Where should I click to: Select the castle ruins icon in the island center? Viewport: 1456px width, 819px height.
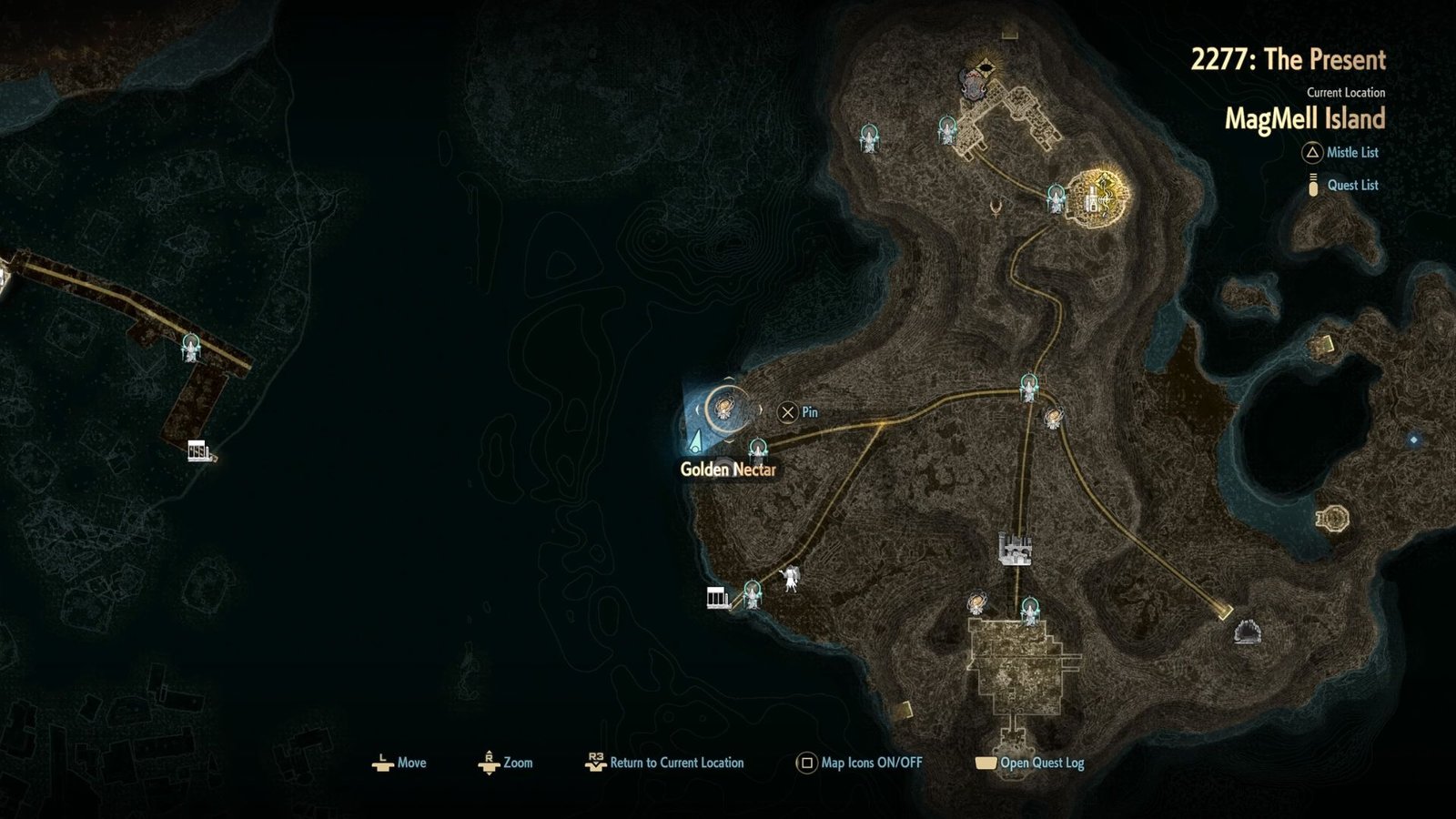tap(1015, 549)
